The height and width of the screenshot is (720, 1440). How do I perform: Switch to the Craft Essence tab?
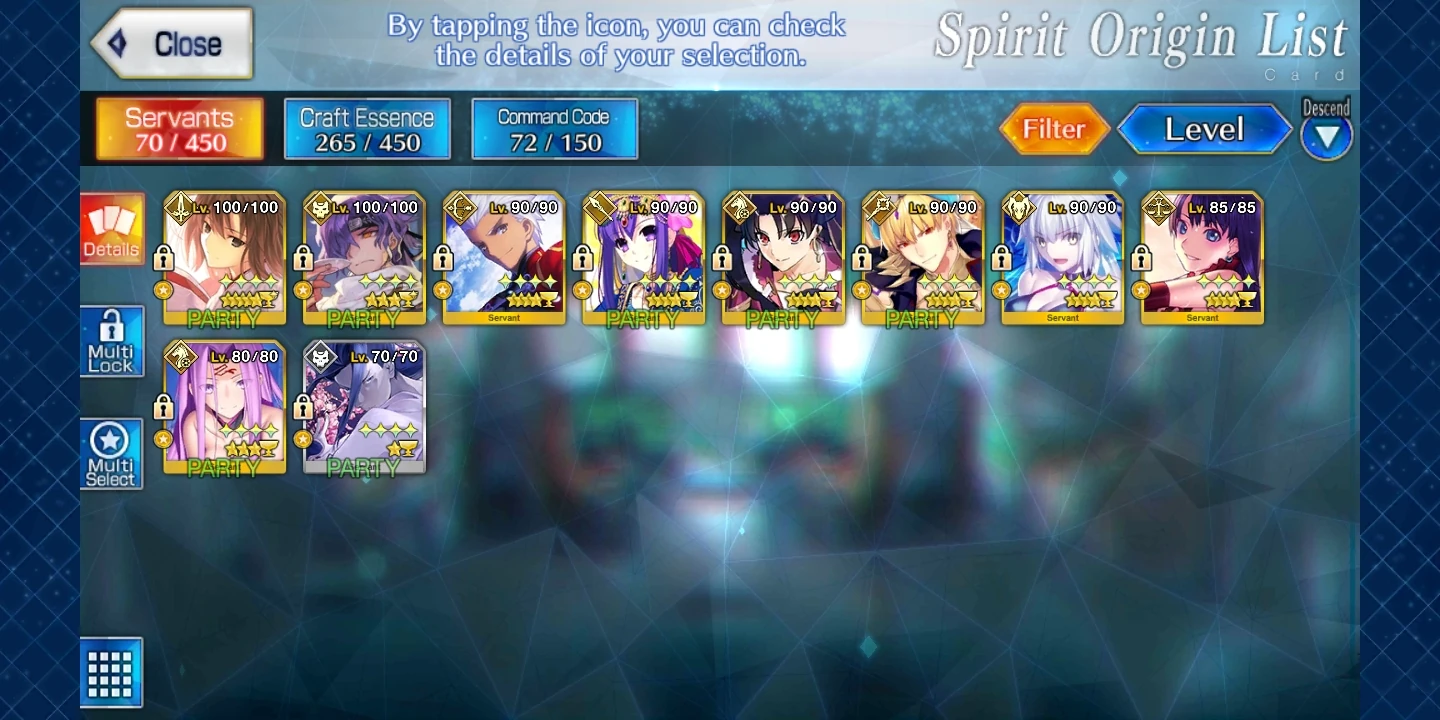click(x=366, y=128)
